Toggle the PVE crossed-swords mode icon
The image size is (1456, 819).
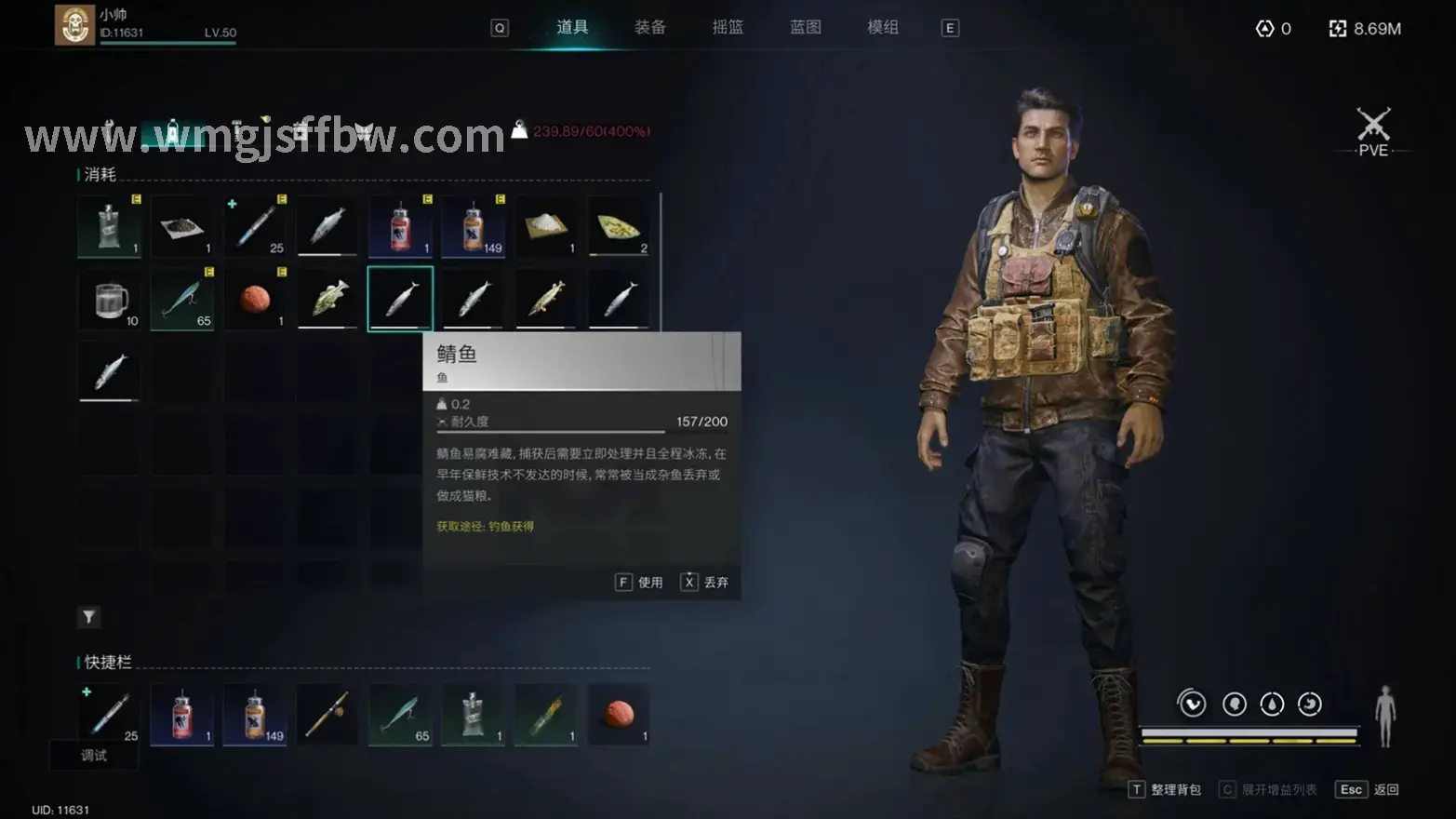1373,132
